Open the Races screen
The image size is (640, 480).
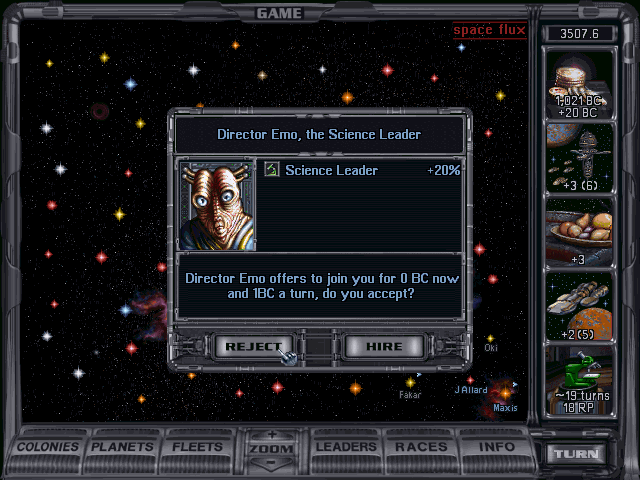pos(421,446)
